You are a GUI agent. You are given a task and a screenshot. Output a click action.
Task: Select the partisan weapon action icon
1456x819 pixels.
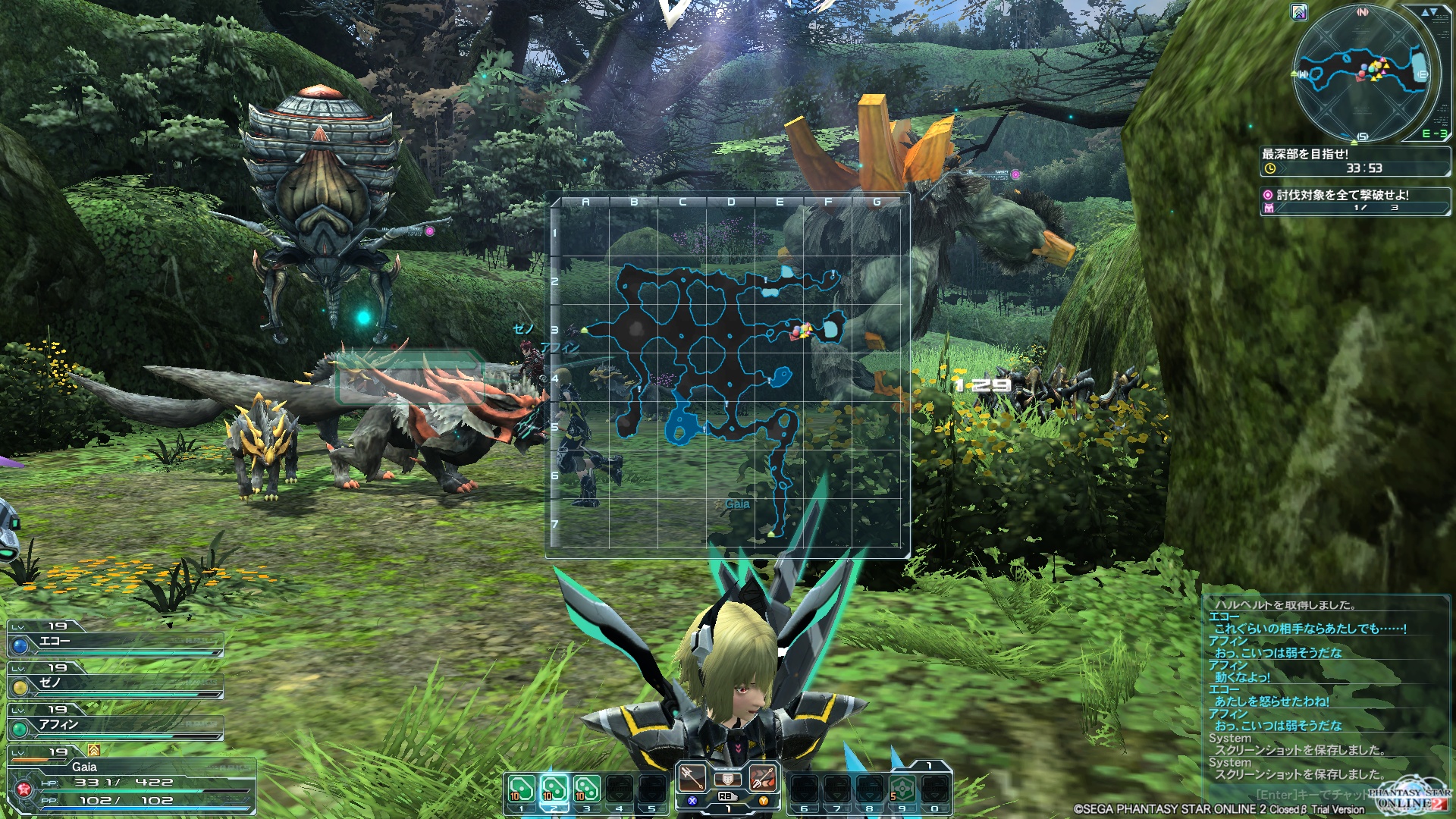[x=692, y=777]
